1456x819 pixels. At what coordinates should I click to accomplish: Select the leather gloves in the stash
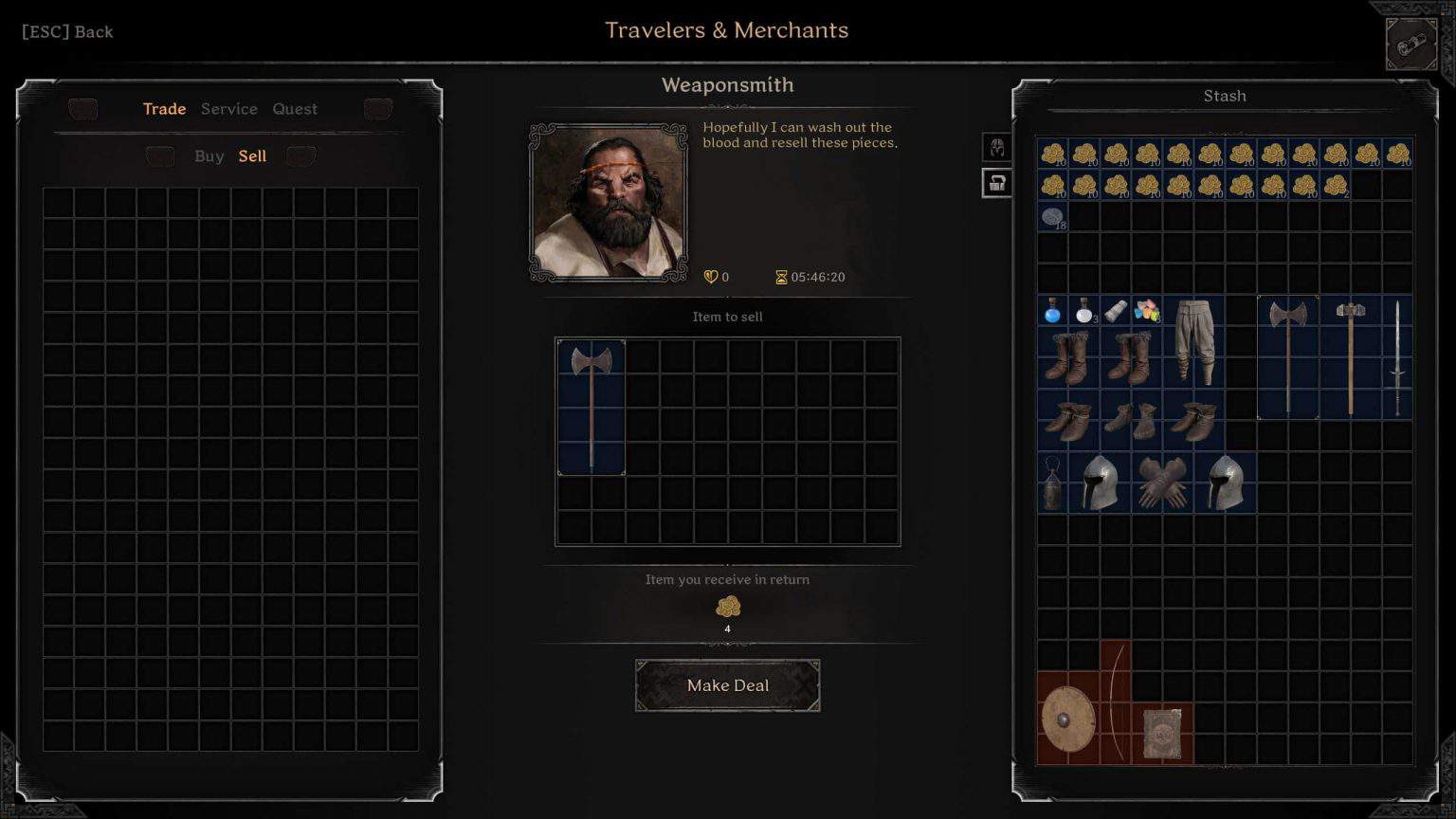(x=1163, y=482)
